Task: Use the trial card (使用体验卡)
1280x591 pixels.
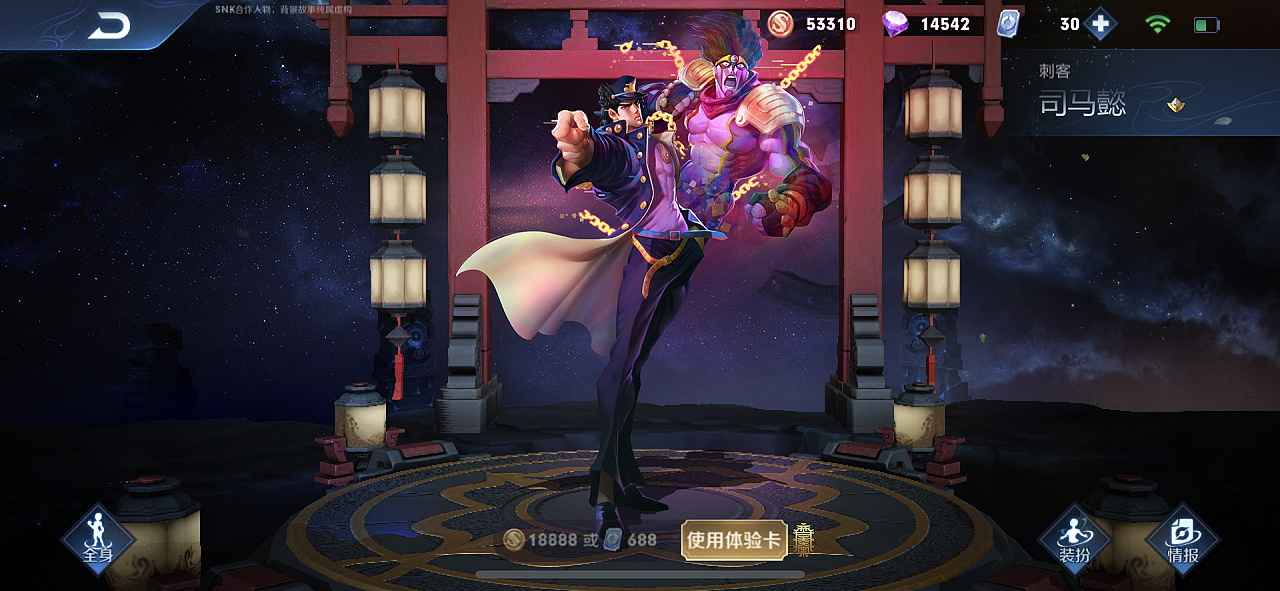Action: (x=734, y=540)
